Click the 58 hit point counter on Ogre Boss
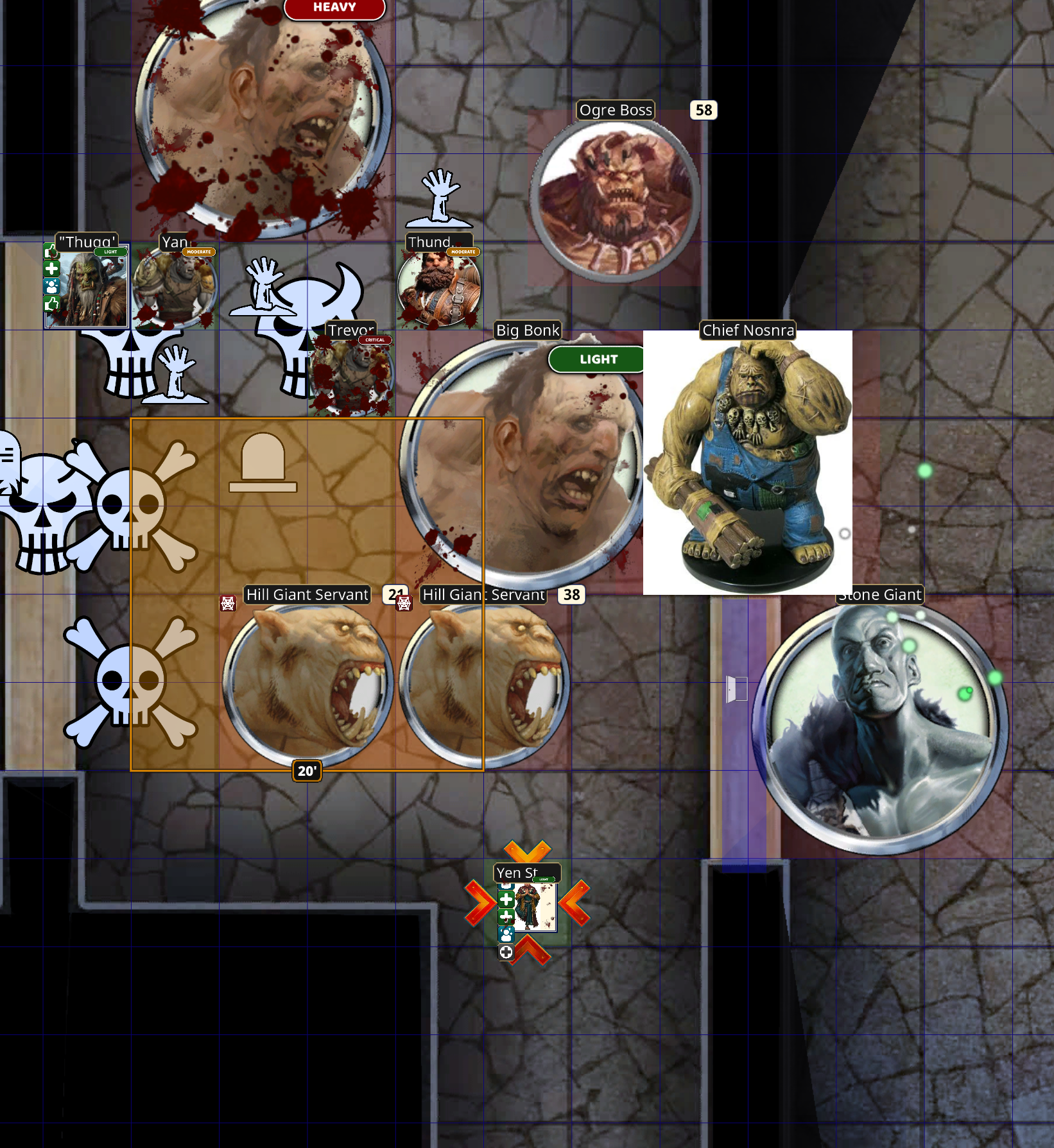The width and height of the screenshot is (1054, 1148). [x=703, y=110]
